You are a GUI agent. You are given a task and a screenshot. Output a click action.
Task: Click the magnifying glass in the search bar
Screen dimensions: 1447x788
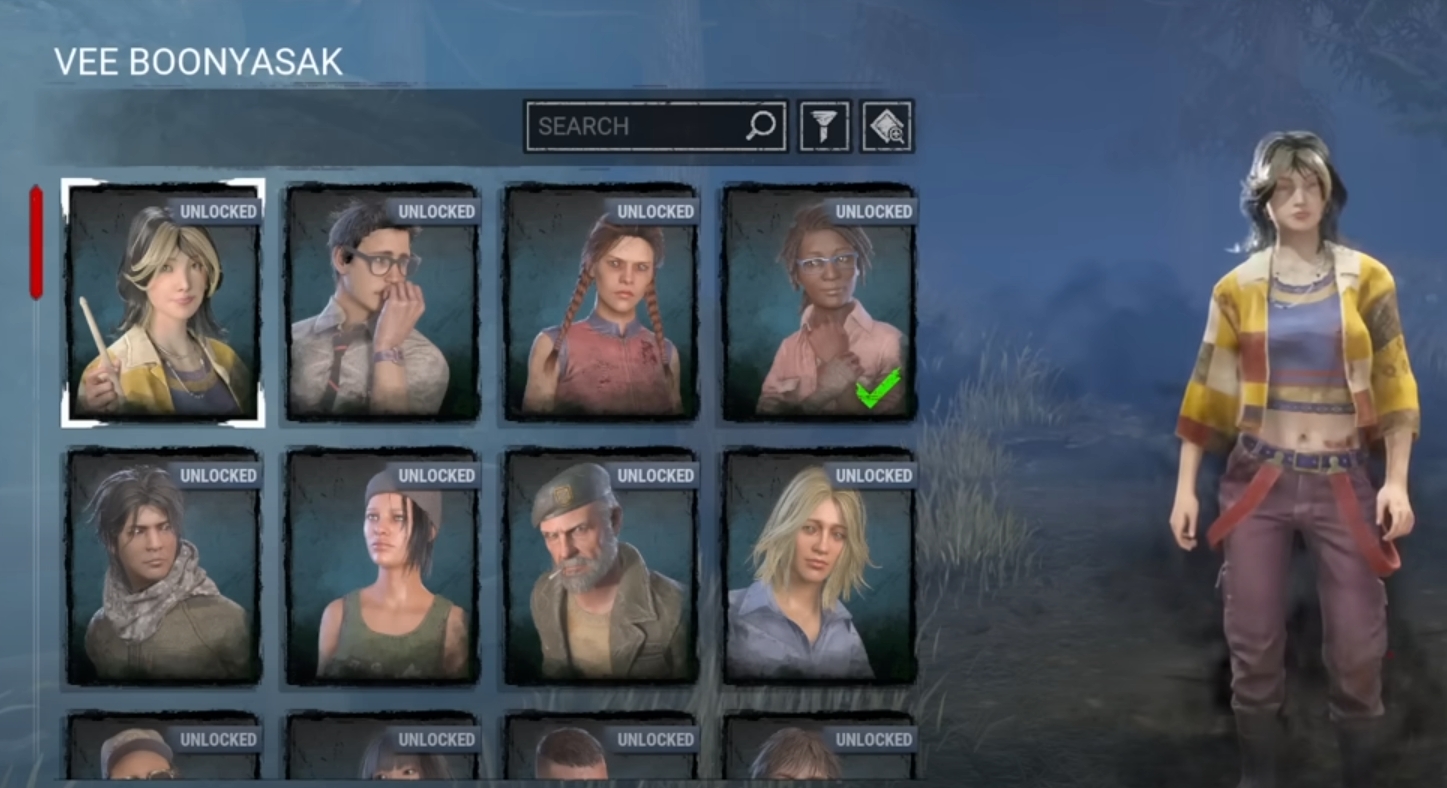[x=760, y=125]
